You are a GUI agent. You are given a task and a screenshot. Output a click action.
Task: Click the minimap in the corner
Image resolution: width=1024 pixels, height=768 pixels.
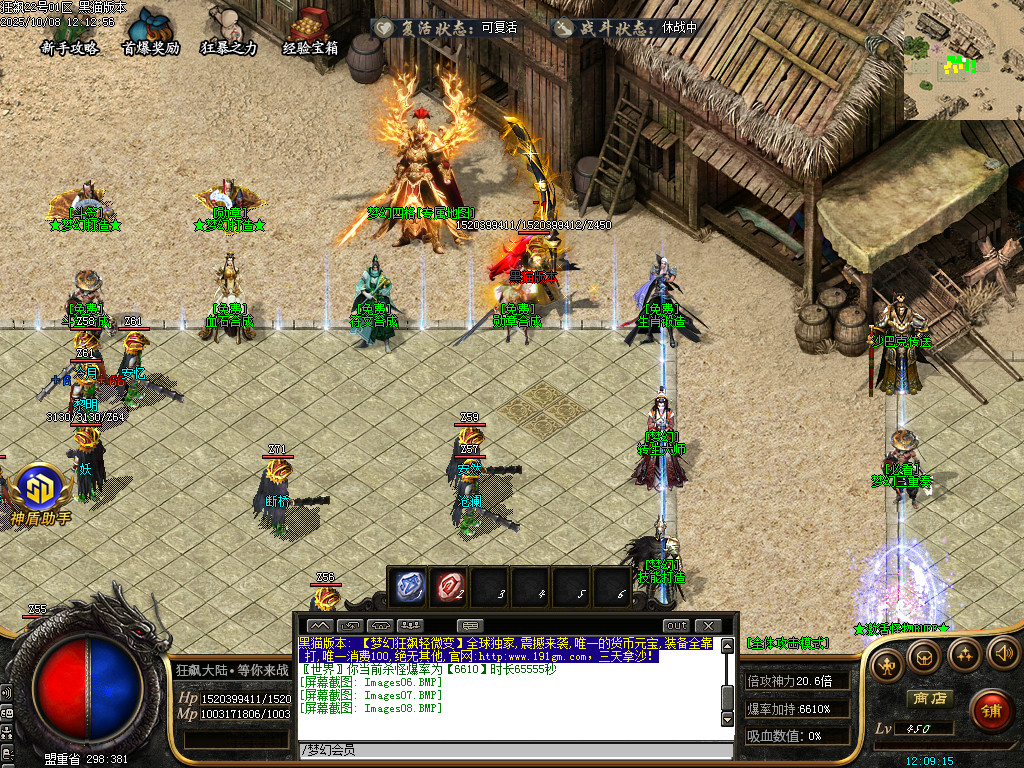point(965,60)
